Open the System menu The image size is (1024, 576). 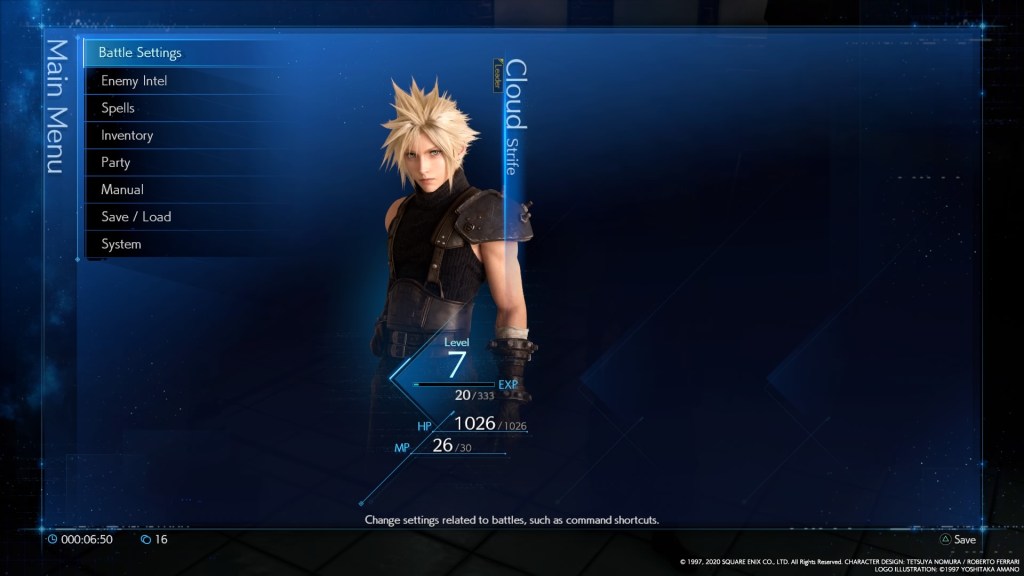[x=121, y=244]
